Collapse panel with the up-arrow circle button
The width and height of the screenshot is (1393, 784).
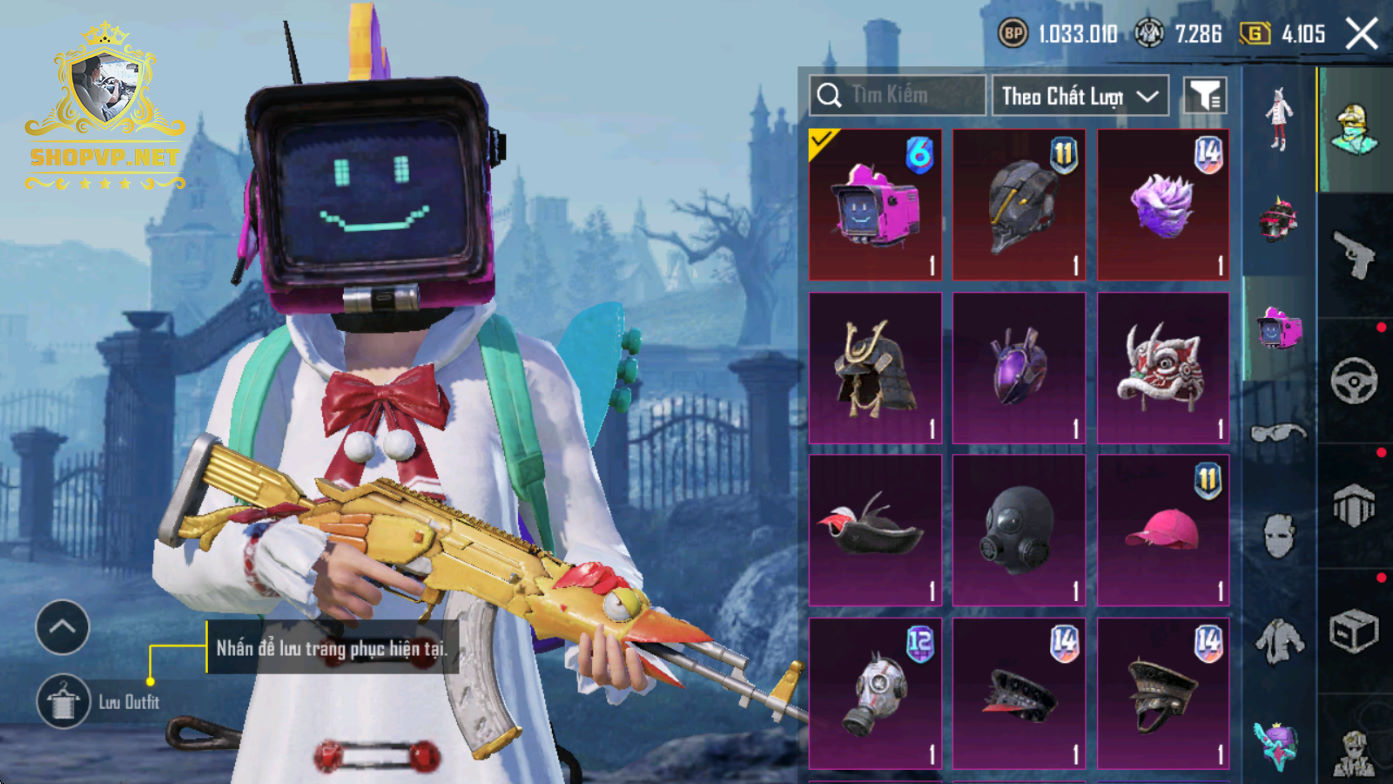pyautogui.click(x=62, y=627)
